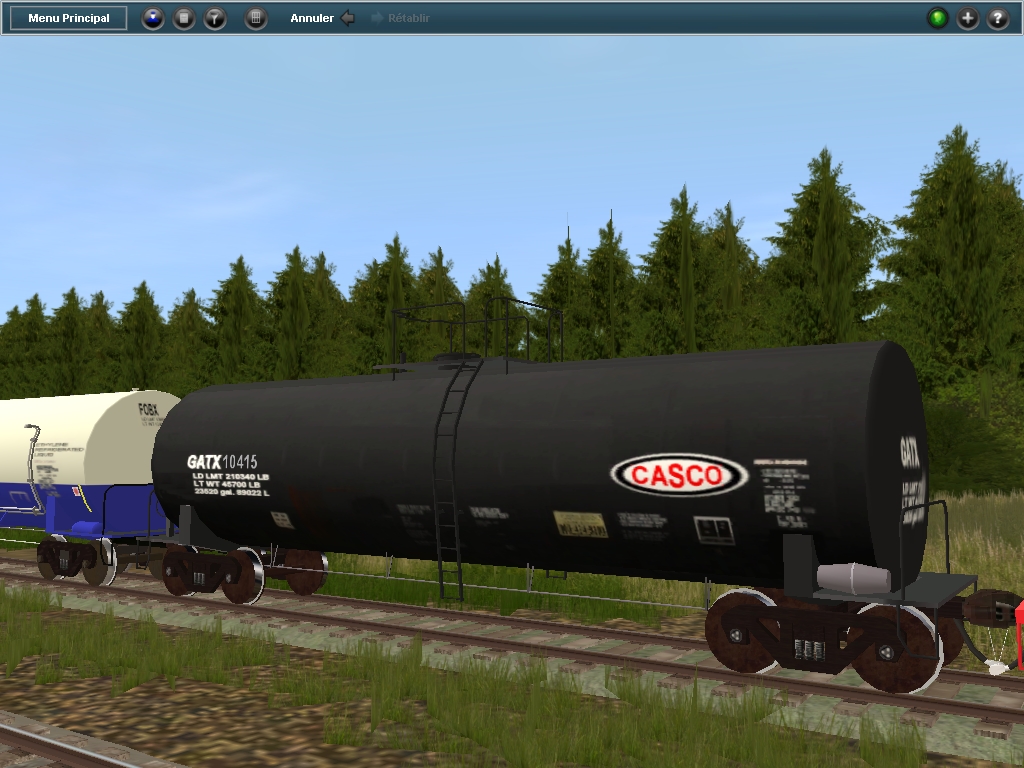Click the plus icon button
This screenshot has width=1024, height=768.
[x=968, y=18]
